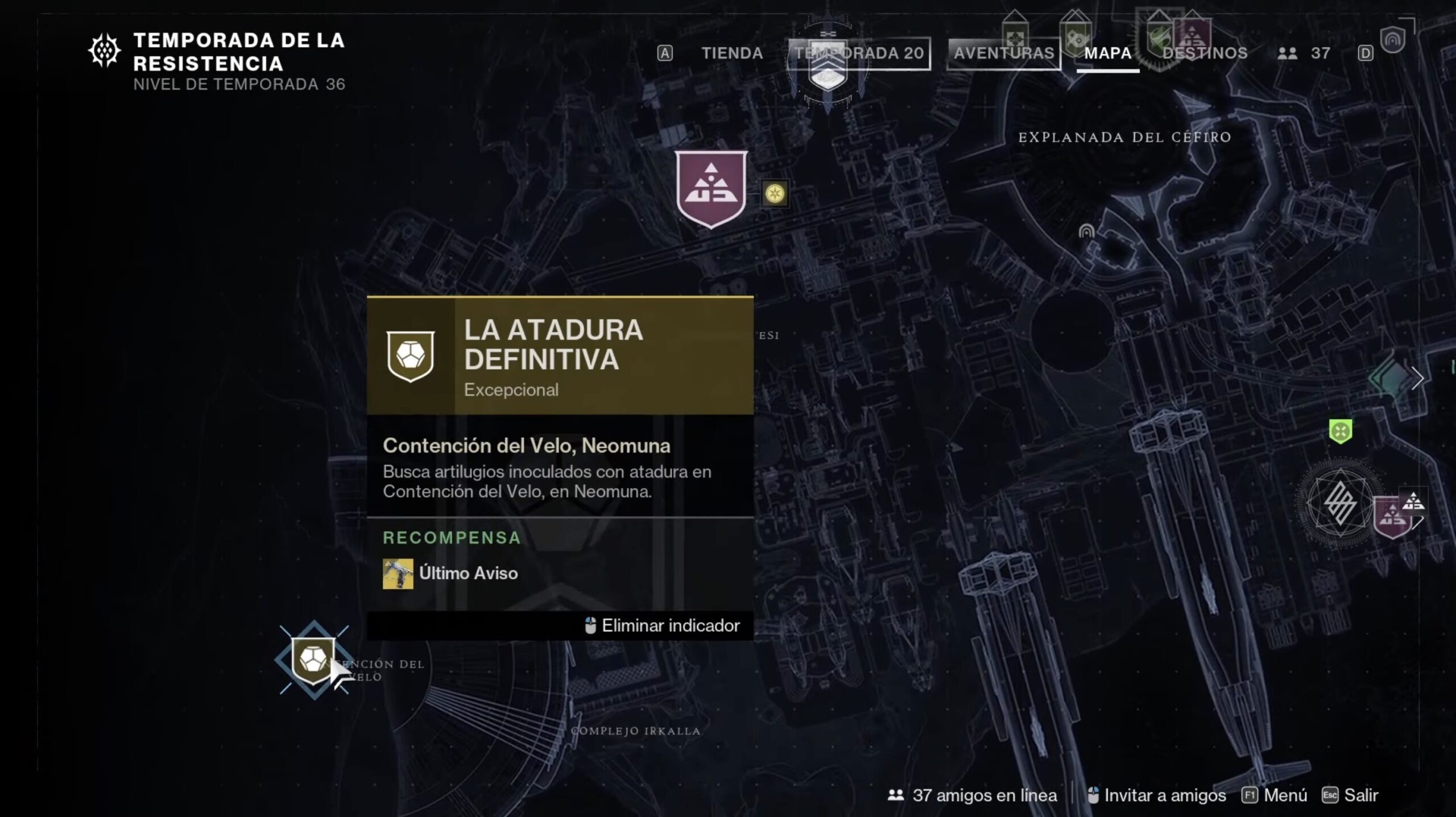Screen dimensions: 1456x817
Task: Click the green shield activity marker
Action: (1340, 431)
